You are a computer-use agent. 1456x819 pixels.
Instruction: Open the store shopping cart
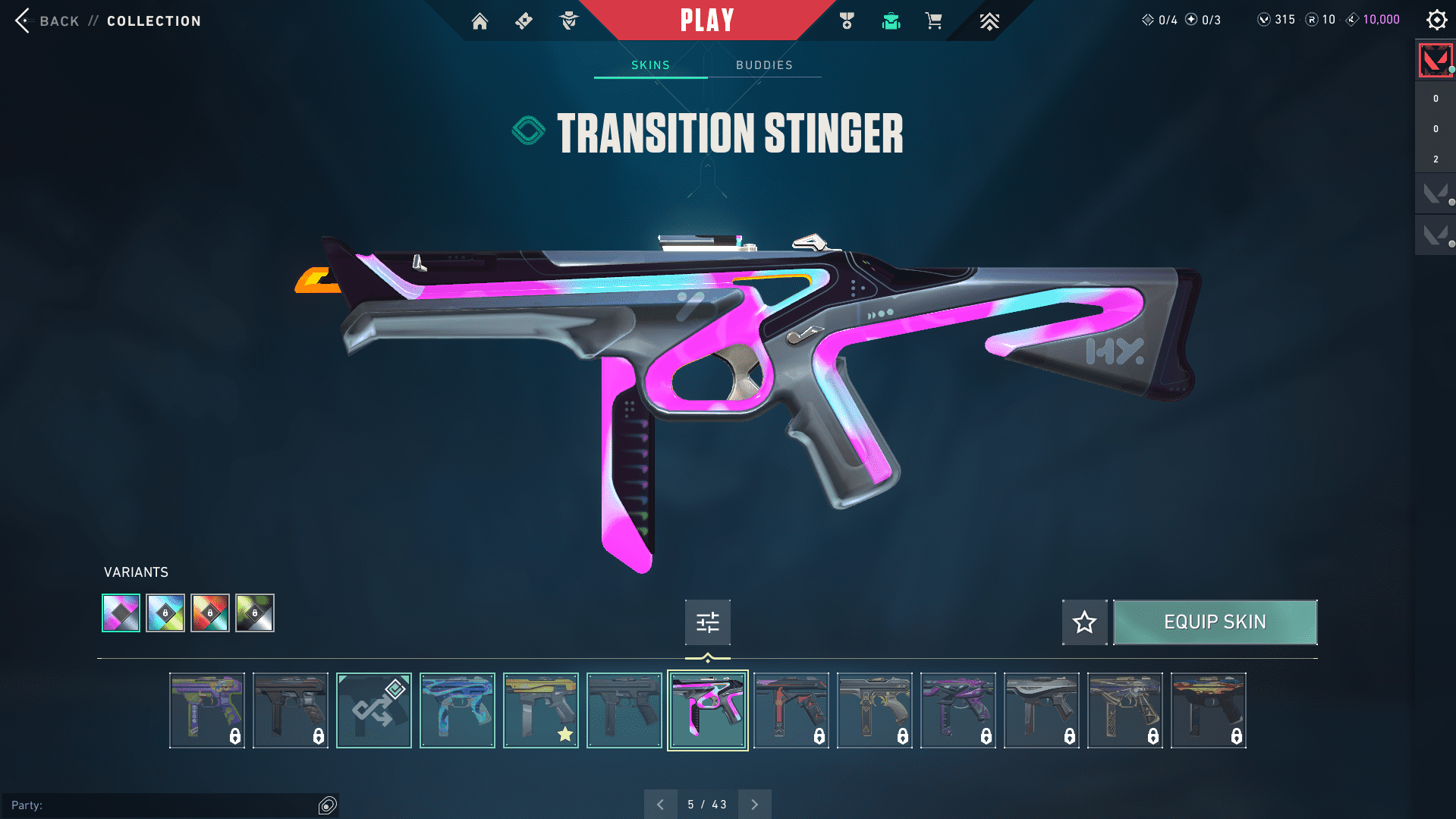click(x=933, y=21)
